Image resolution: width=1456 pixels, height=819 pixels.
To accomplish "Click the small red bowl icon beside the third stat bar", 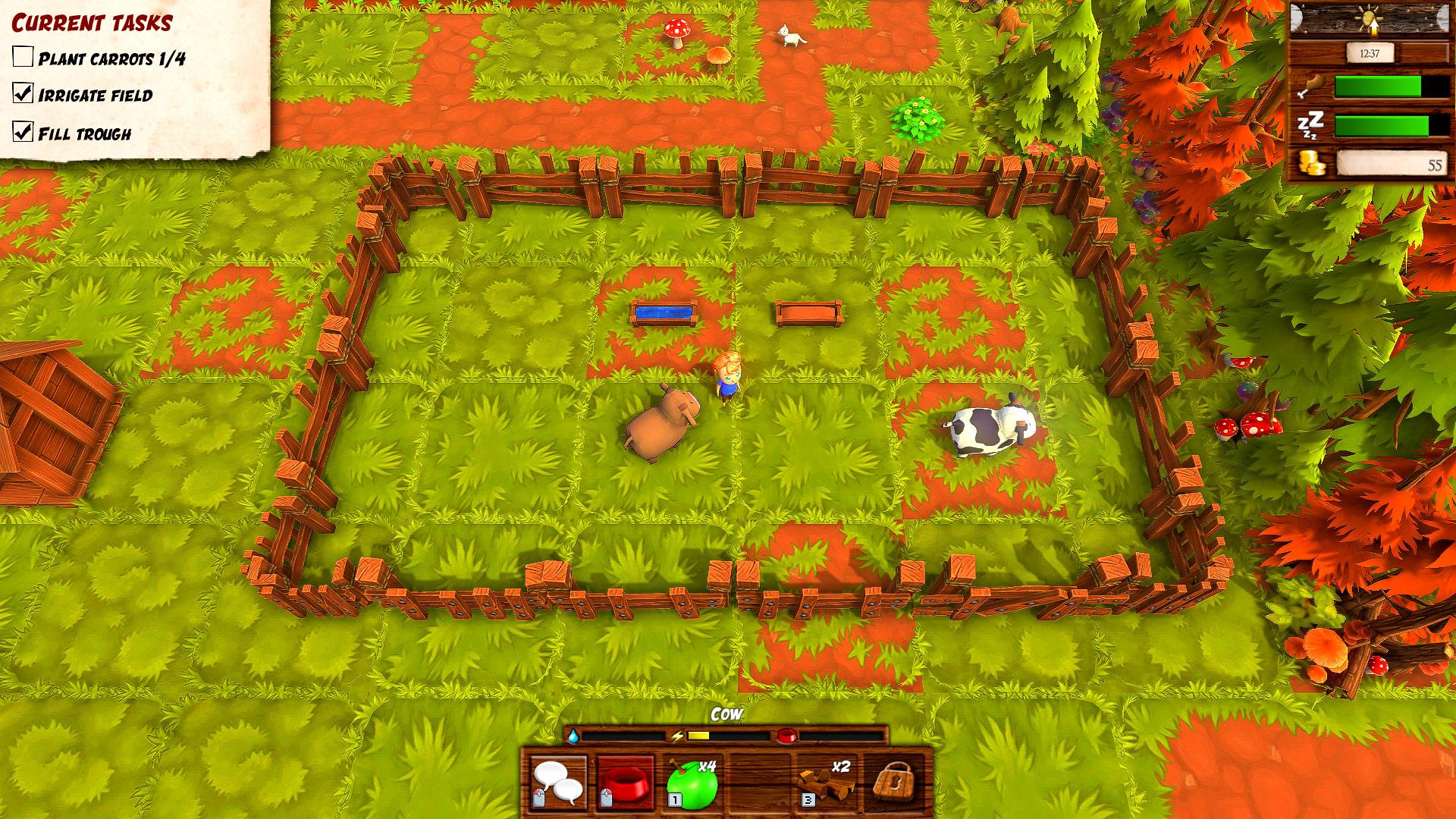I will pos(786,736).
